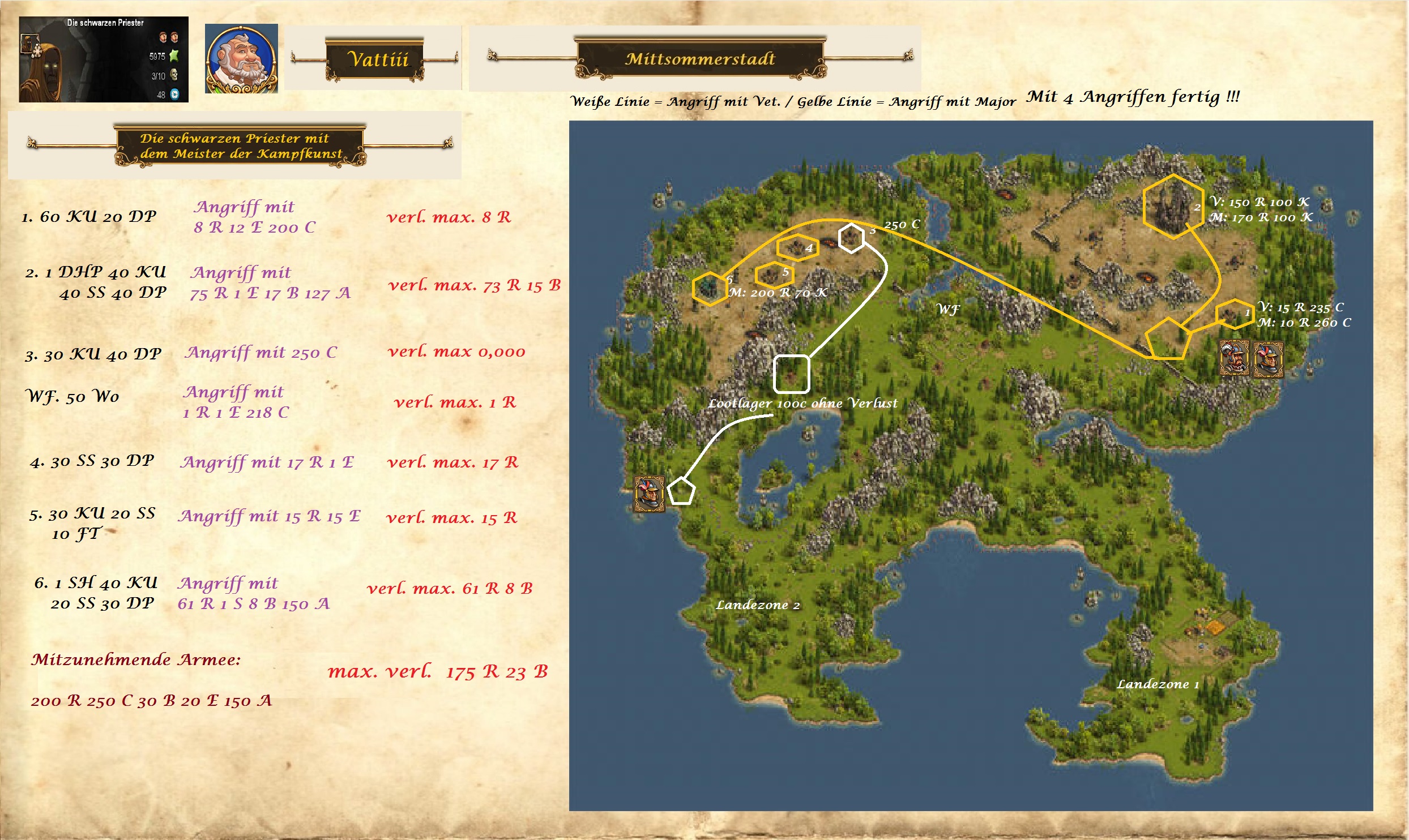This screenshot has height=840, width=1409.
Task: Choose the white hexagon camp marker 3
Action: [851, 238]
